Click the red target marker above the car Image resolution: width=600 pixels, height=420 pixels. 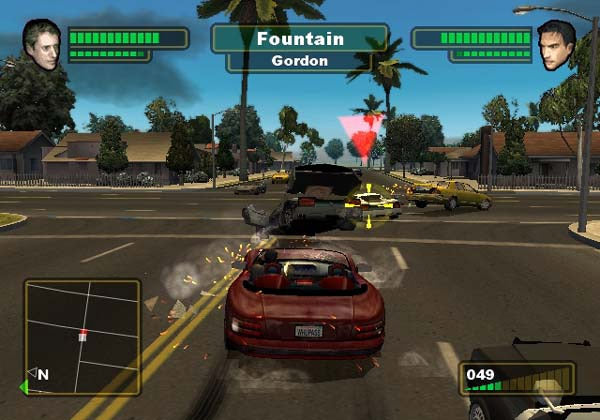pos(362,137)
